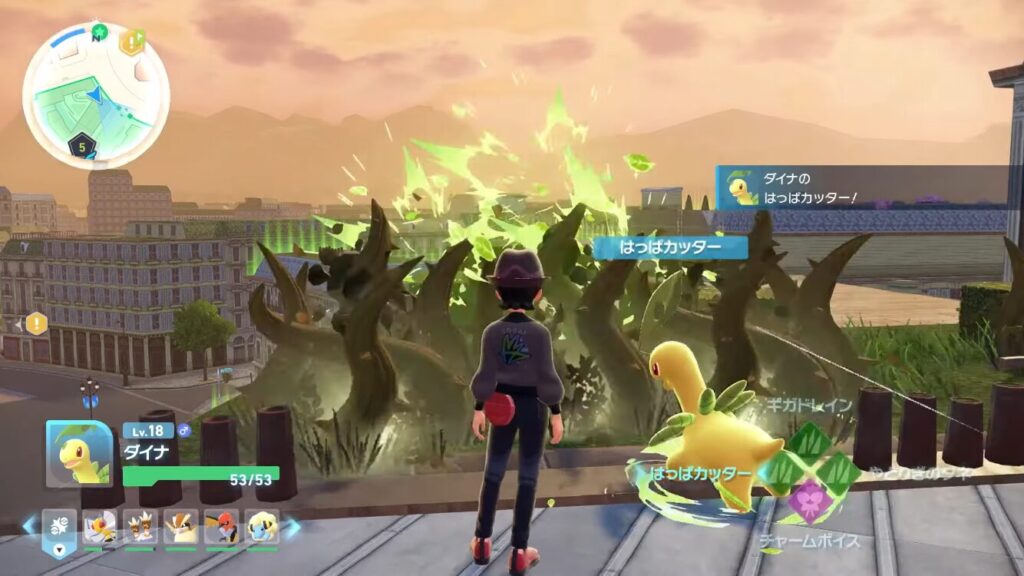Cycle the party bar with the right arrow
Viewport: 1024px width, 576px height.
pyautogui.click(x=293, y=526)
